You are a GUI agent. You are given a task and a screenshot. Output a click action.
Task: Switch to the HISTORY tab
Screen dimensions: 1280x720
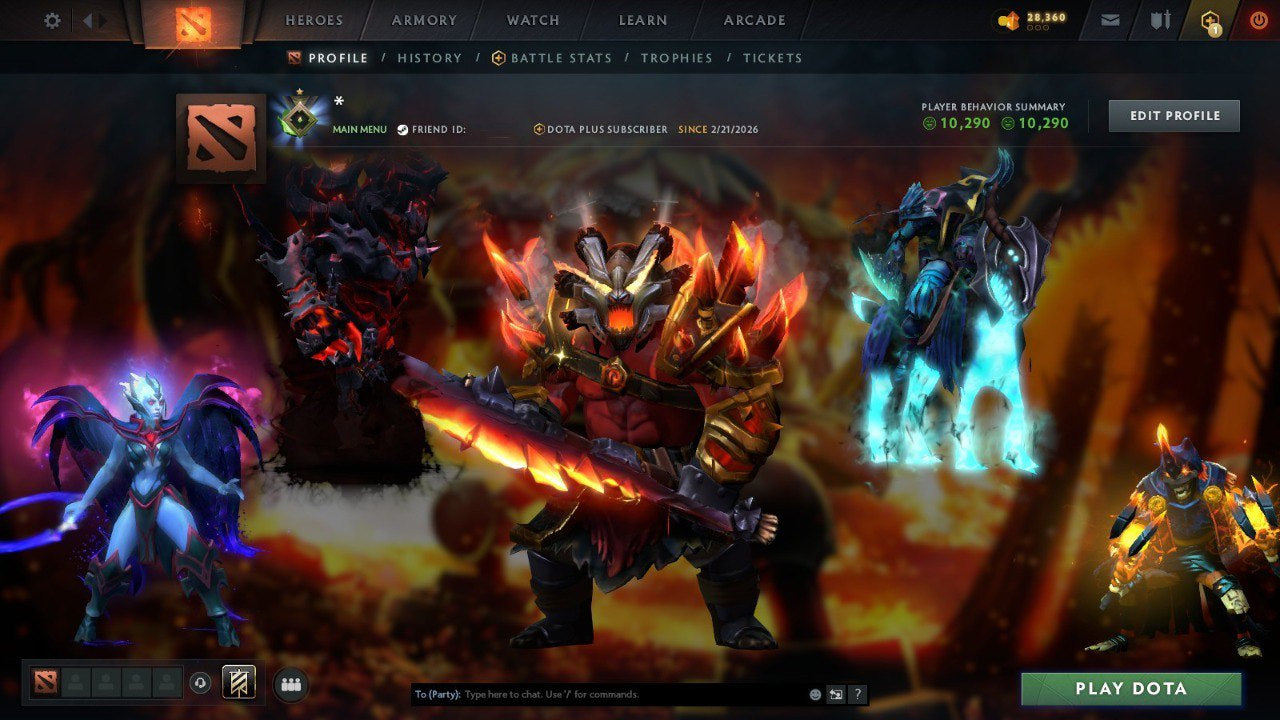[x=429, y=57]
